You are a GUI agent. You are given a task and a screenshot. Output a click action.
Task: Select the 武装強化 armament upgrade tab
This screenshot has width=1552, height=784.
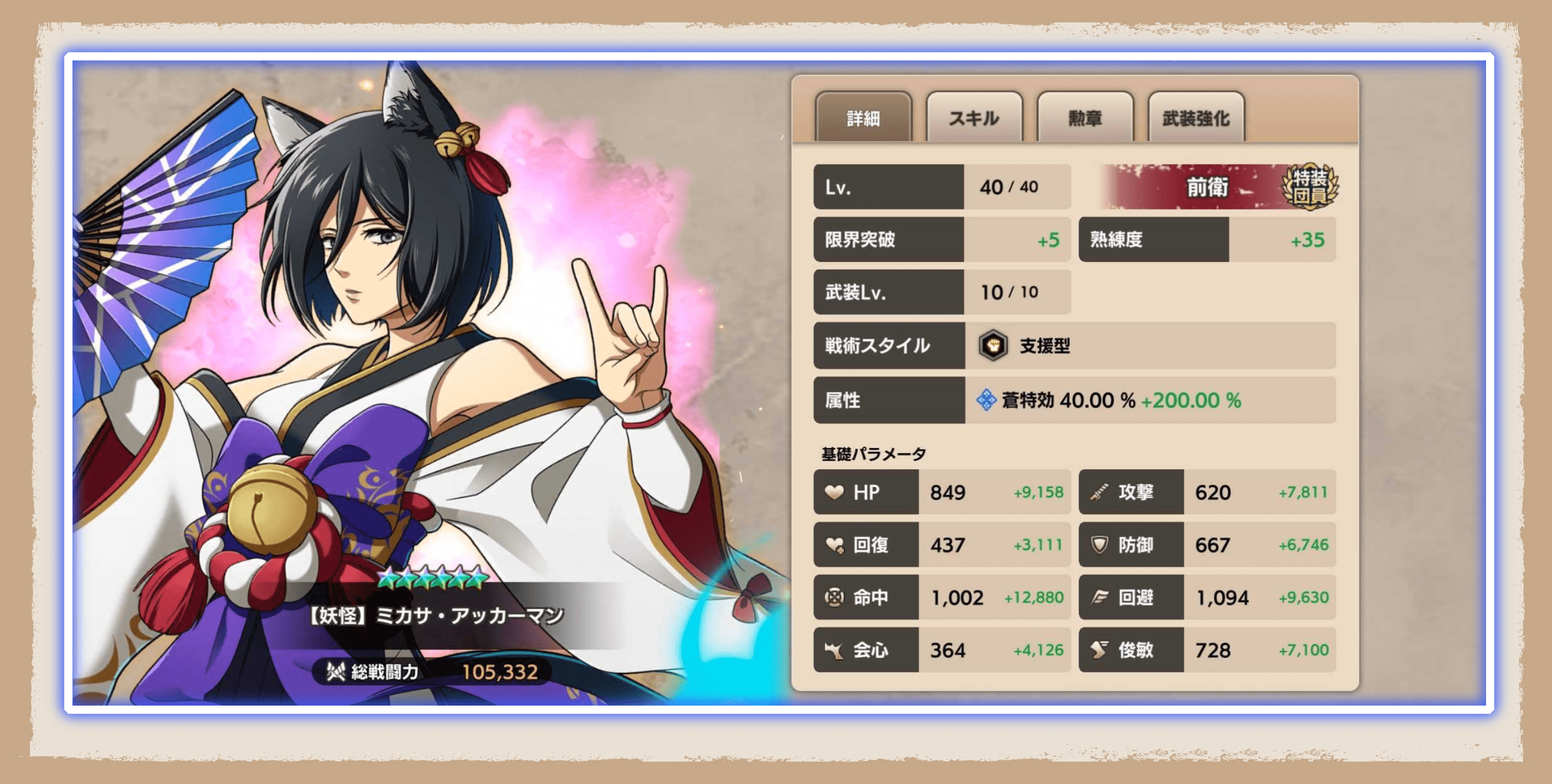tap(1195, 118)
